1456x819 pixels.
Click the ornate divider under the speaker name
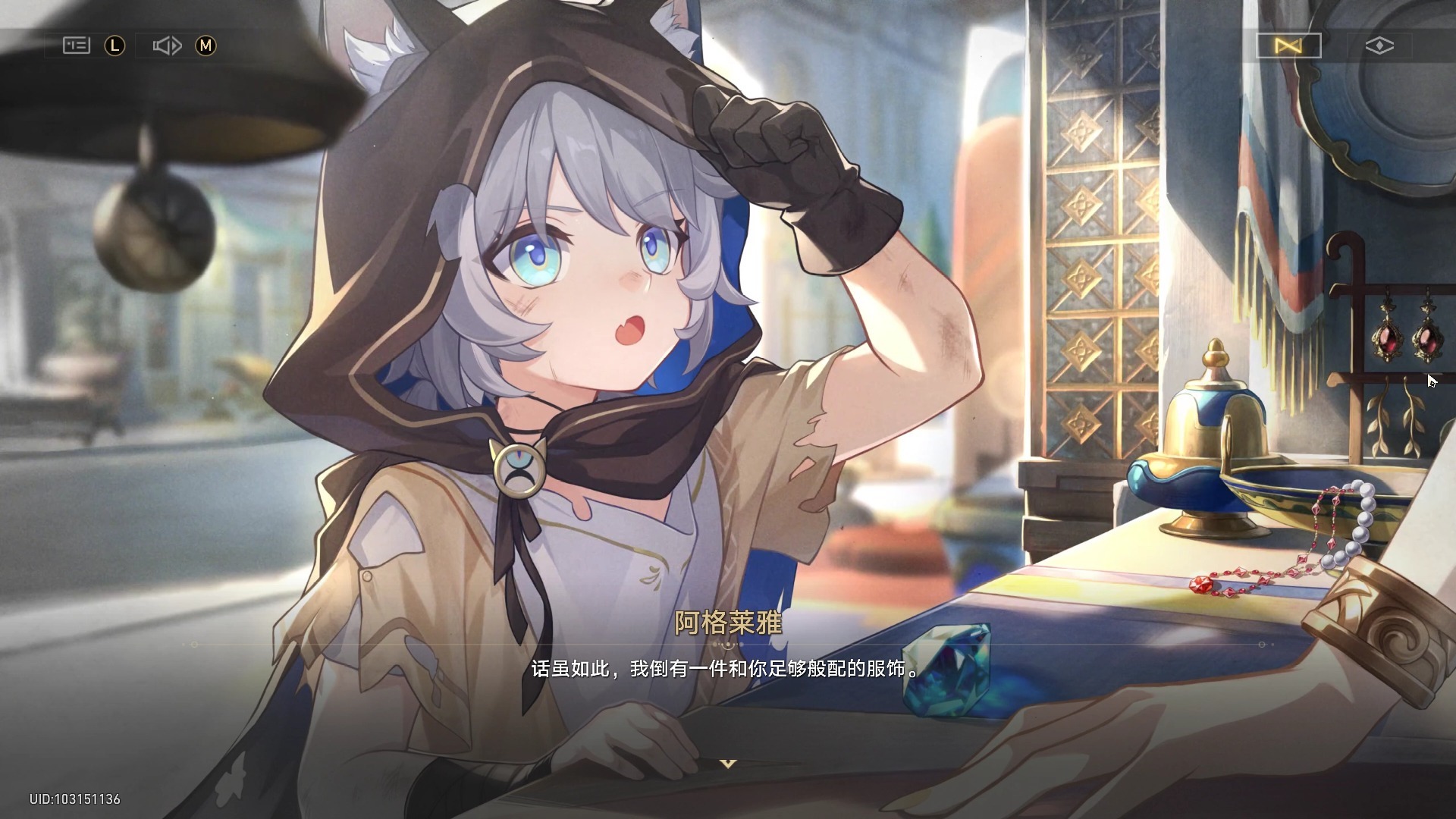click(727, 644)
